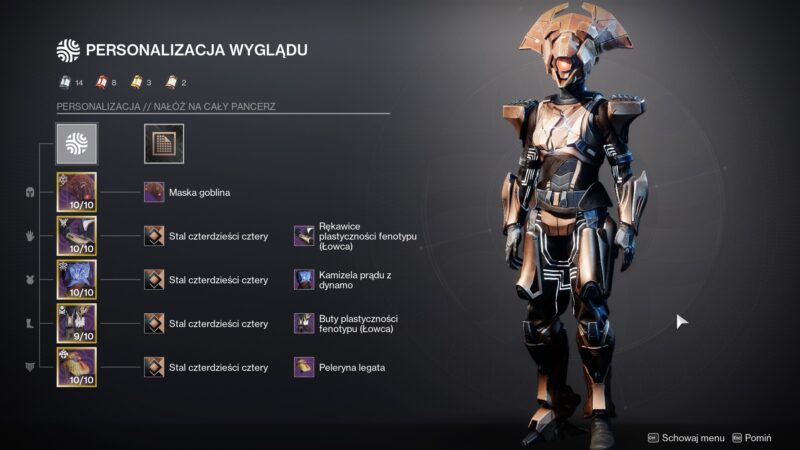Image resolution: width=800 pixels, height=450 pixels.
Task: Choose the Buty plastyczności fenotypu ornament
Action: click(x=304, y=323)
